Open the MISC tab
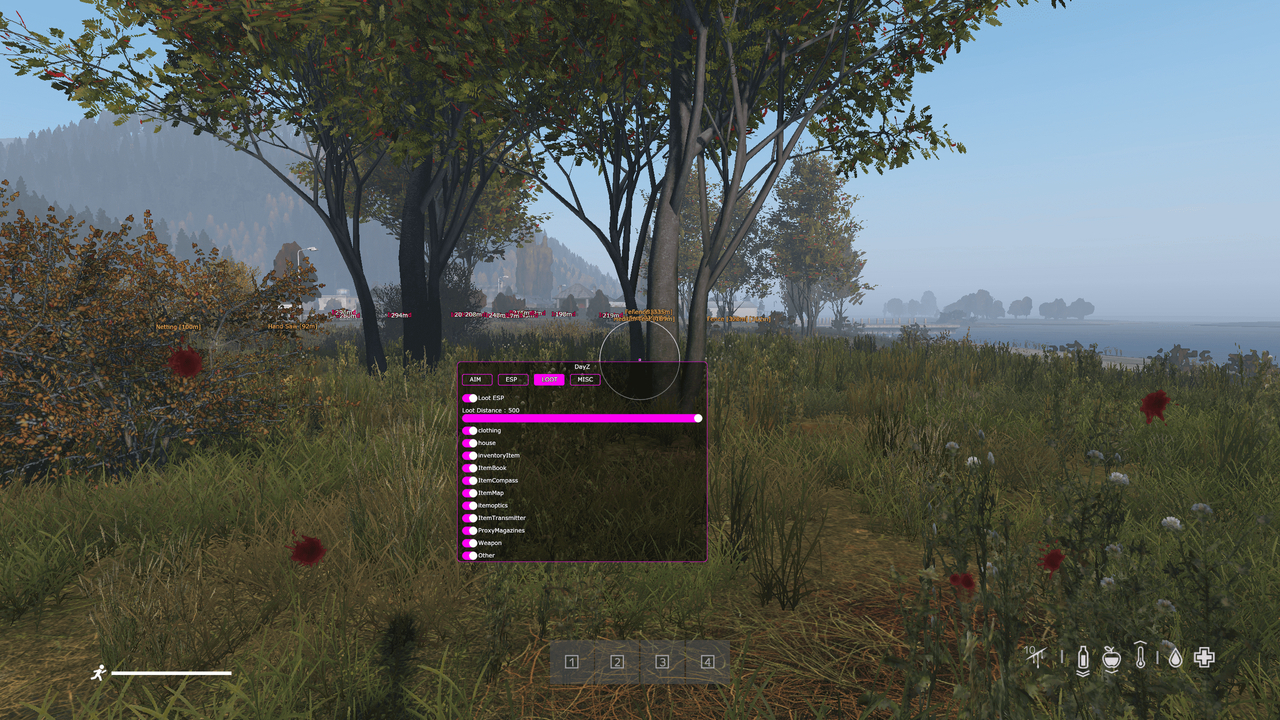1280x720 pixels. pyautogui.click(x=584, y=379)
